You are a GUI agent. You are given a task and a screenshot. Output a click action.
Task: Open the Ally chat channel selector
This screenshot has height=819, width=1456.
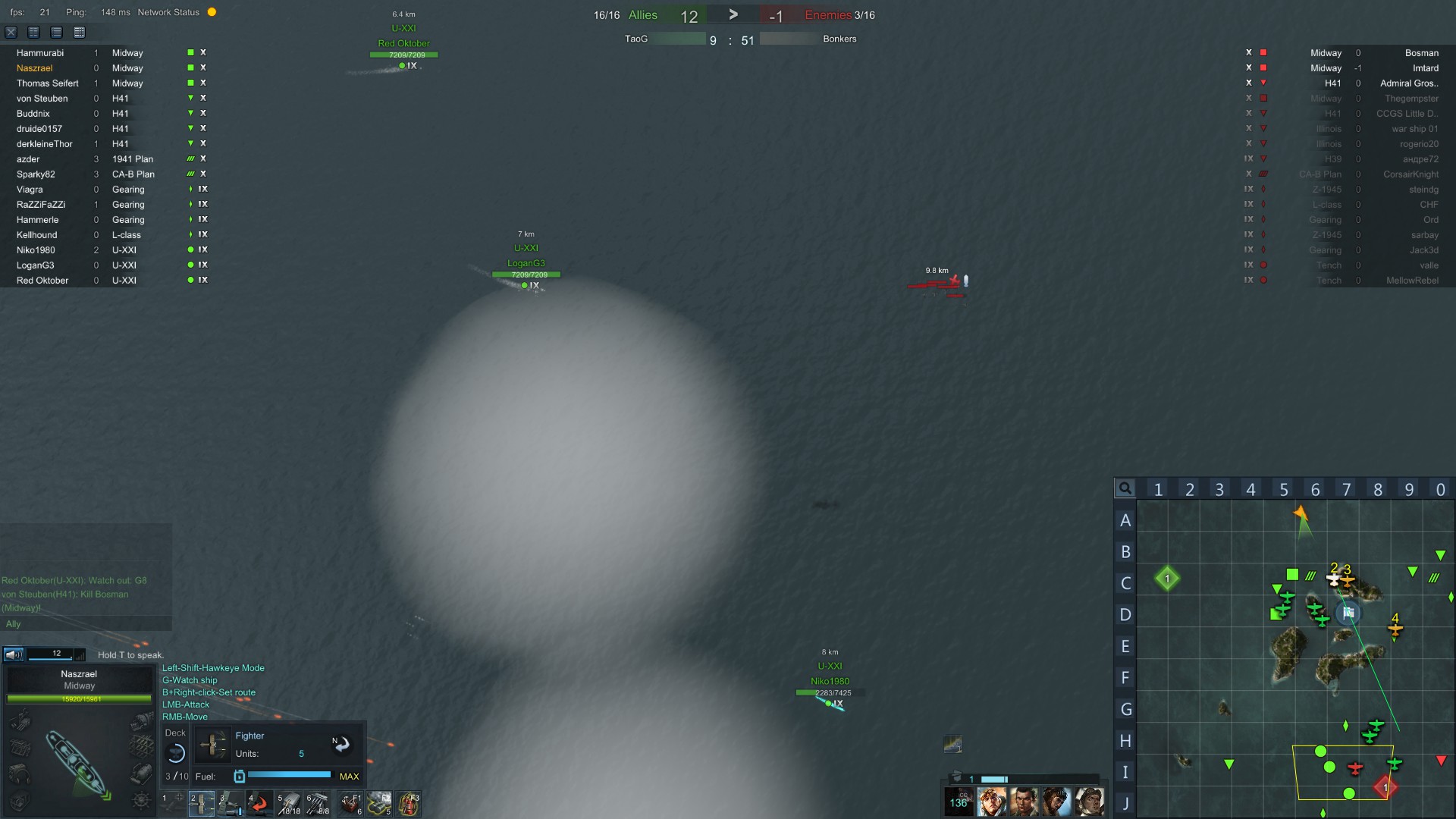pyautogui.click(x=14, y=623)
